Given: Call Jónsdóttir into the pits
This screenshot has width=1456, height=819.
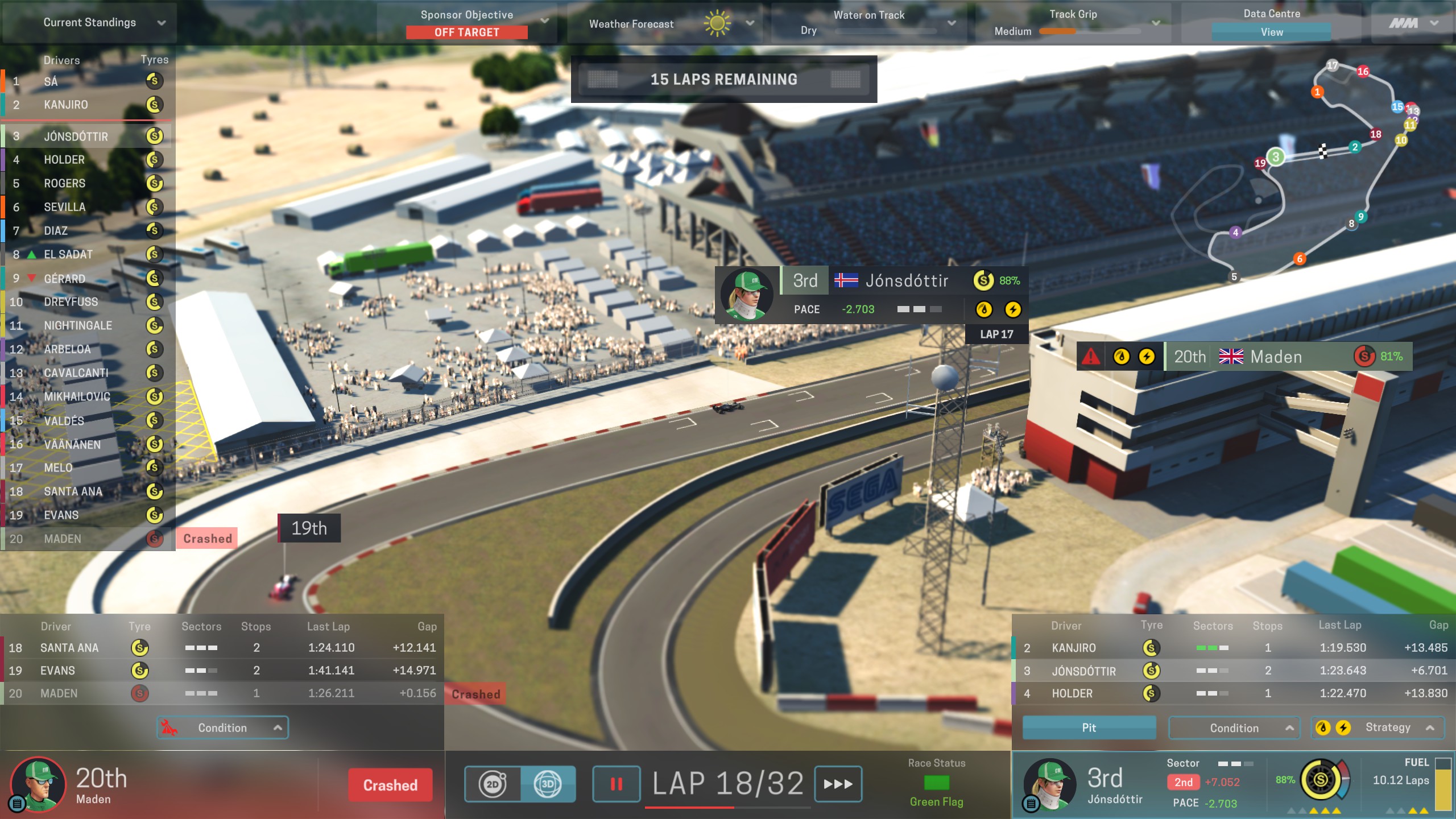Looking at the screenshot, I should (x=1089, y=728).
